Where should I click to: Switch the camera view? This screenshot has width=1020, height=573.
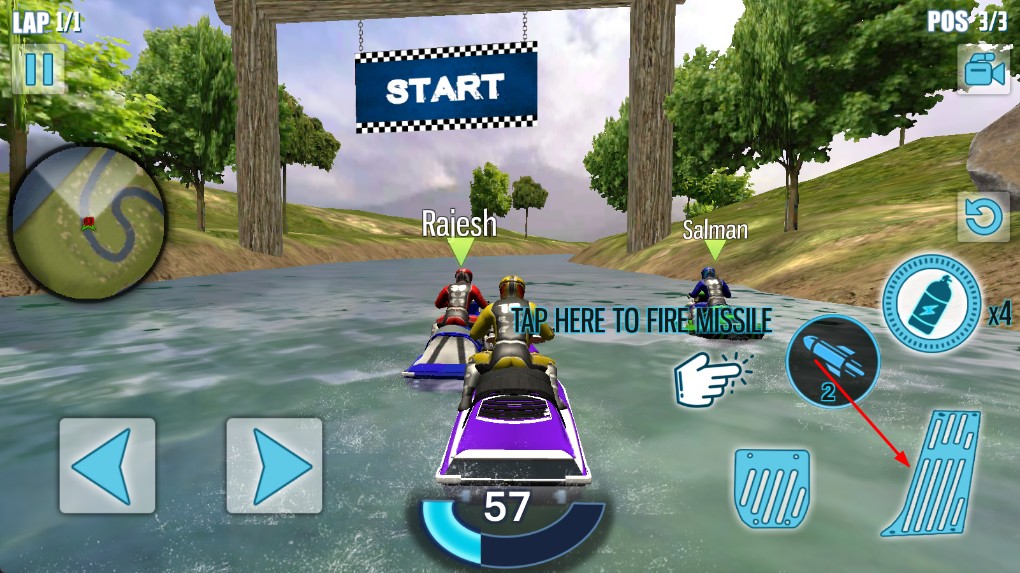[x=982, y=69]
